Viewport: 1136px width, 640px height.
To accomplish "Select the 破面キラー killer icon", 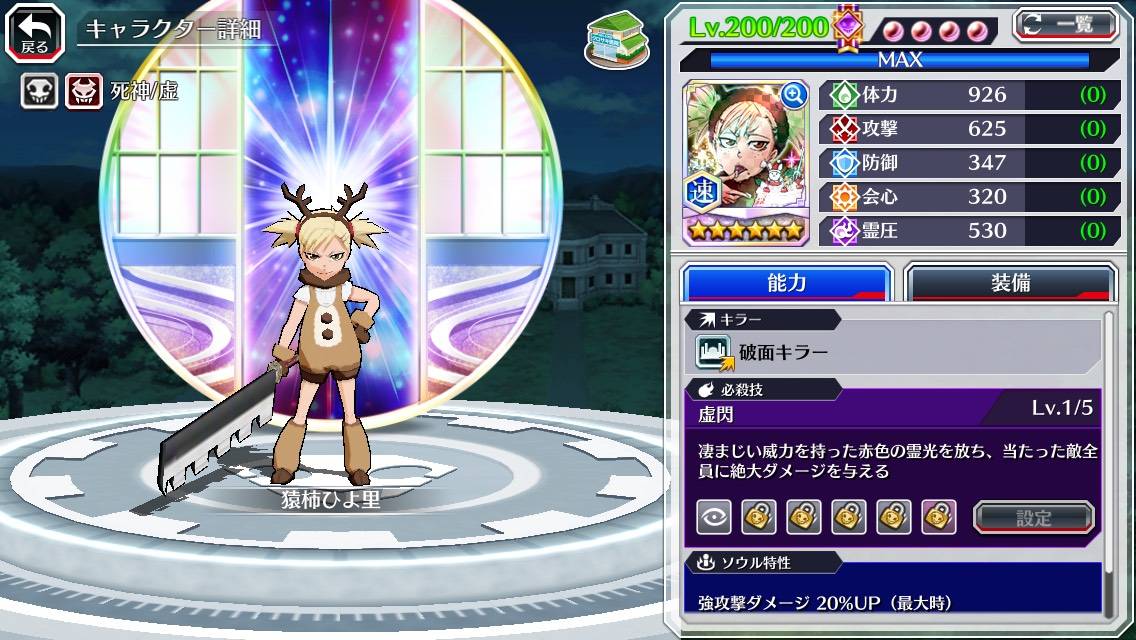I will (x=713, y=353).
